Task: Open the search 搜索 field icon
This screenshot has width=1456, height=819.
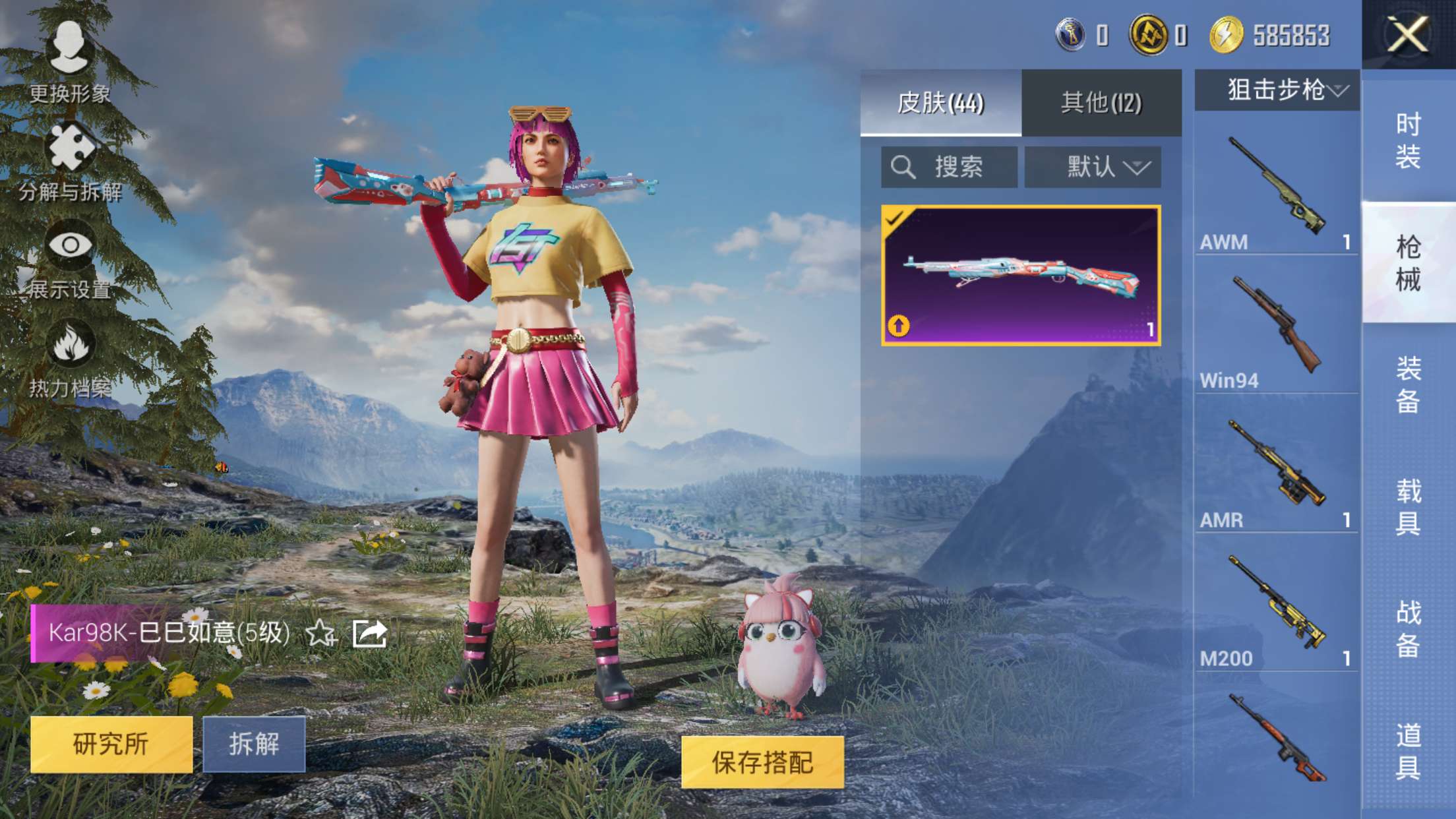Action: (x=903, y=167)
